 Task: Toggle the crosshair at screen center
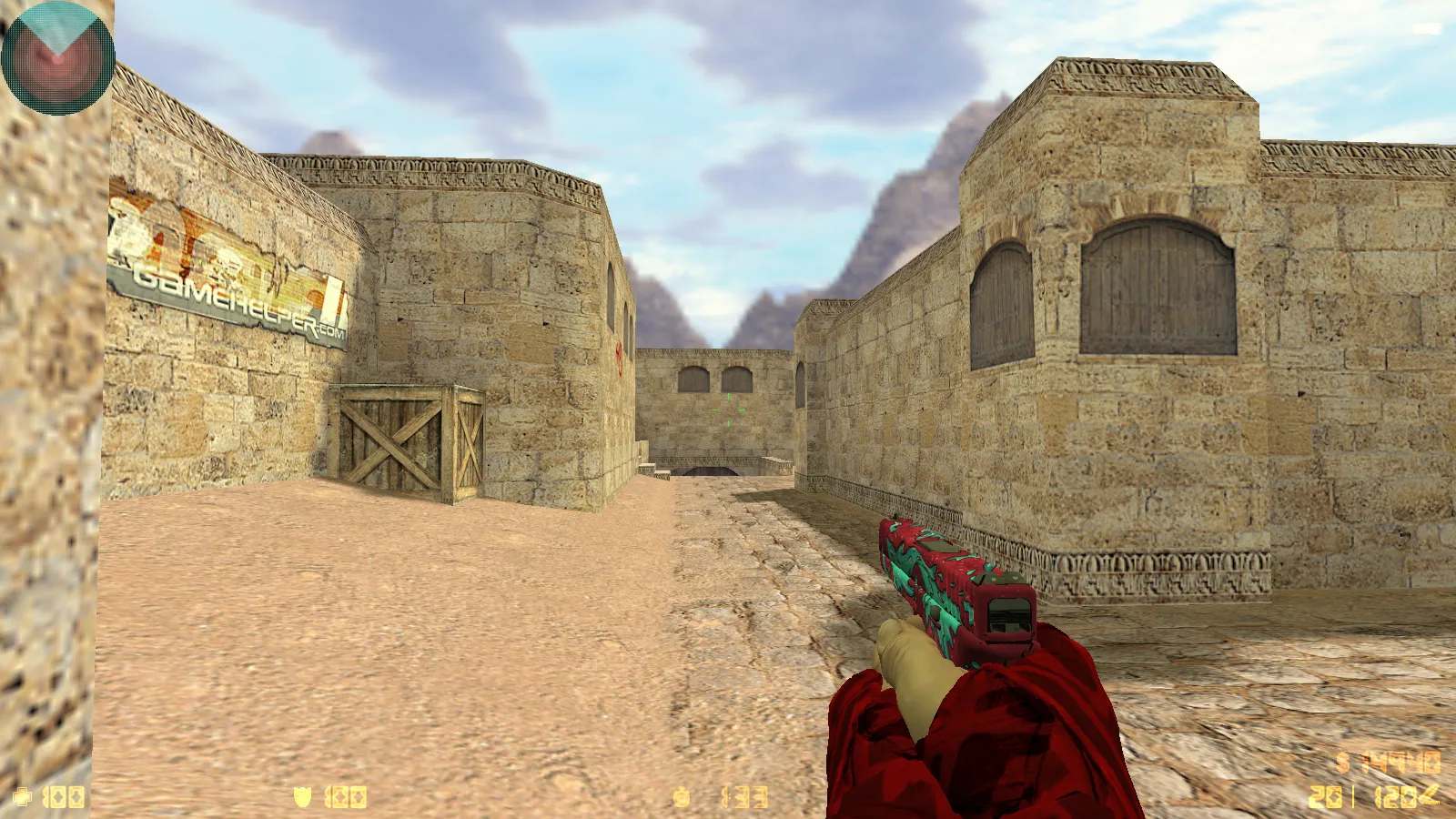pos(728,409)
